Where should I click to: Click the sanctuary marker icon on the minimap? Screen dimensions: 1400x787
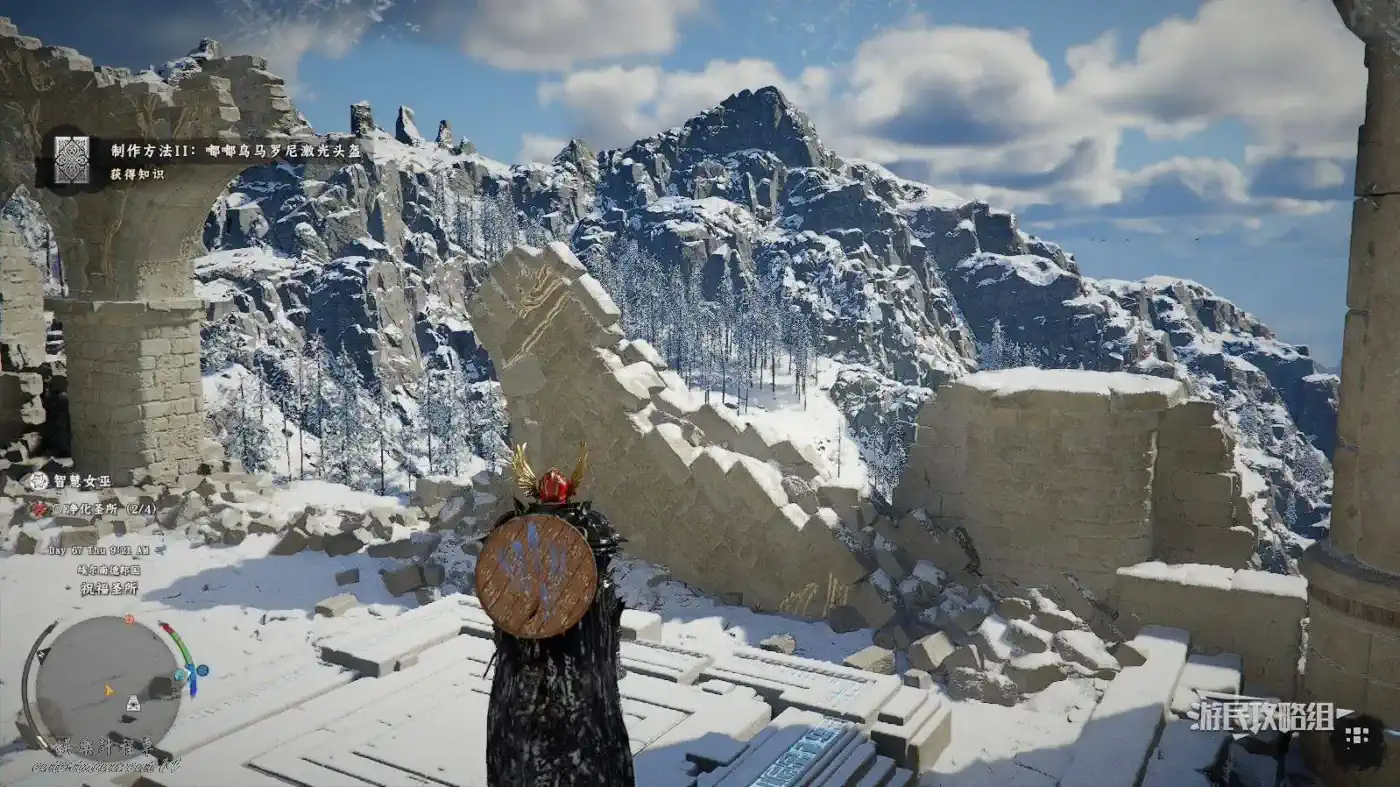[132, 705]
